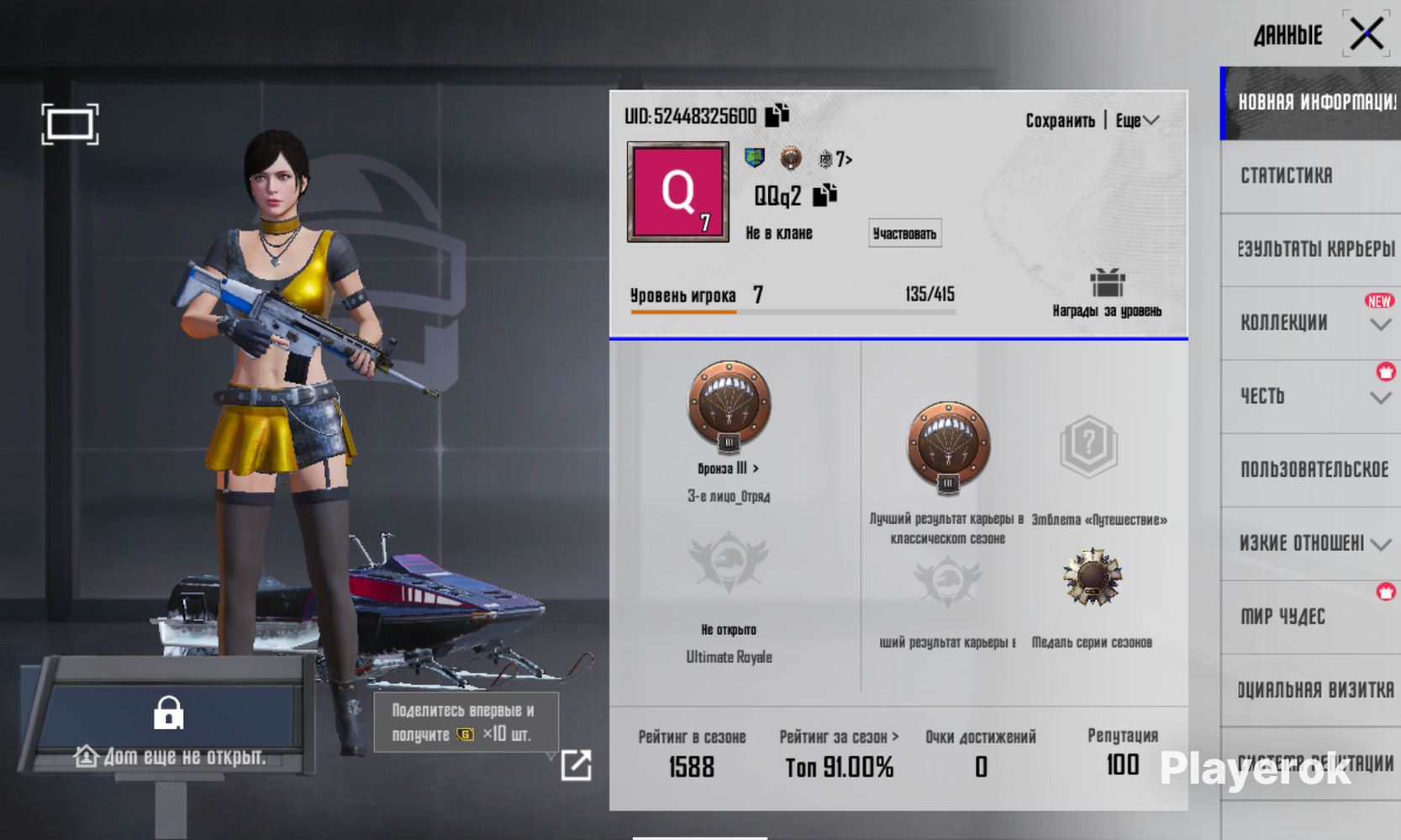Open the Бронза III rank details
This screenshot has height=840, width=1401.
point(729,468)
